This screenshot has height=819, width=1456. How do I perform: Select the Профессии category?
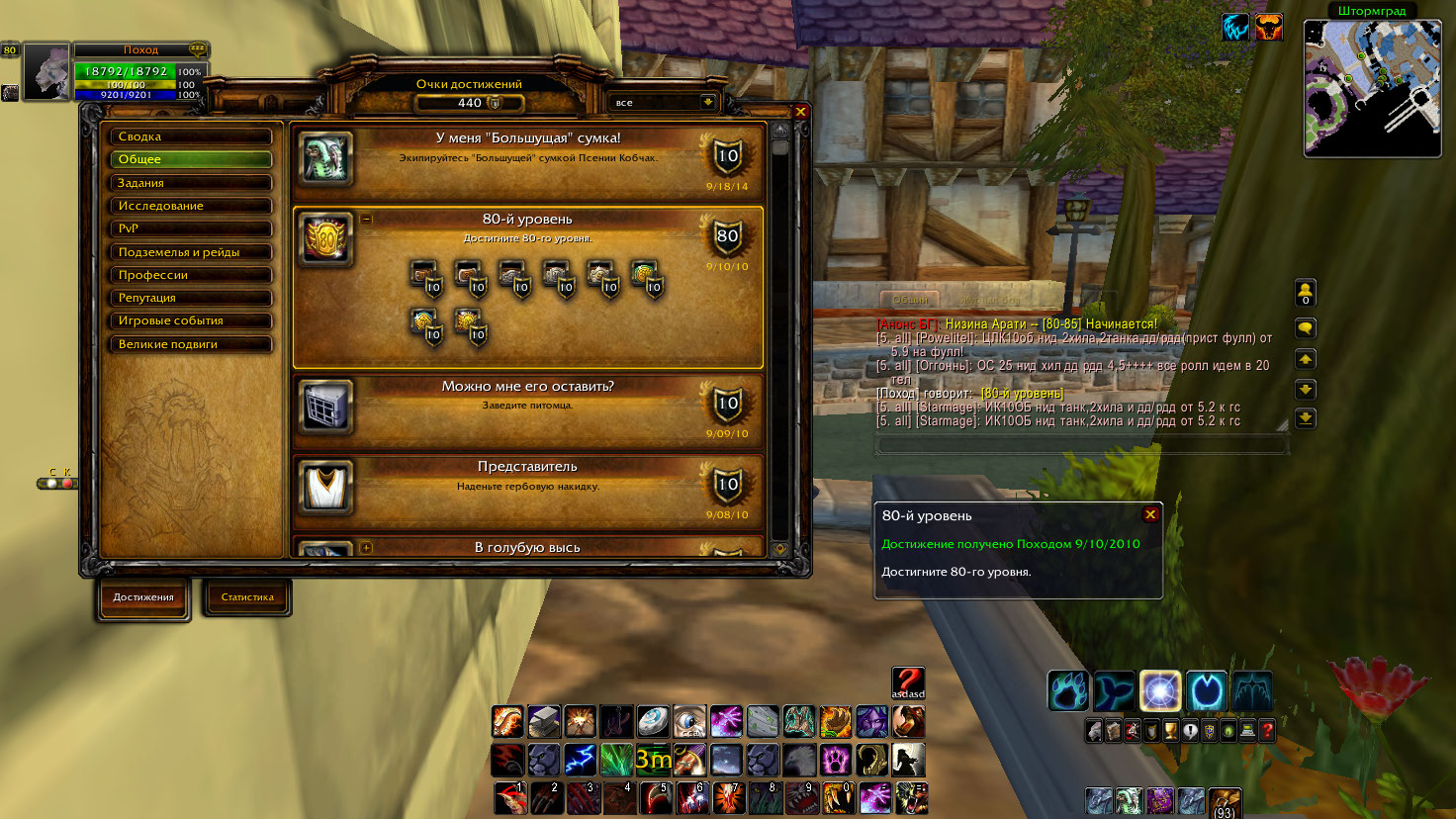190,275
